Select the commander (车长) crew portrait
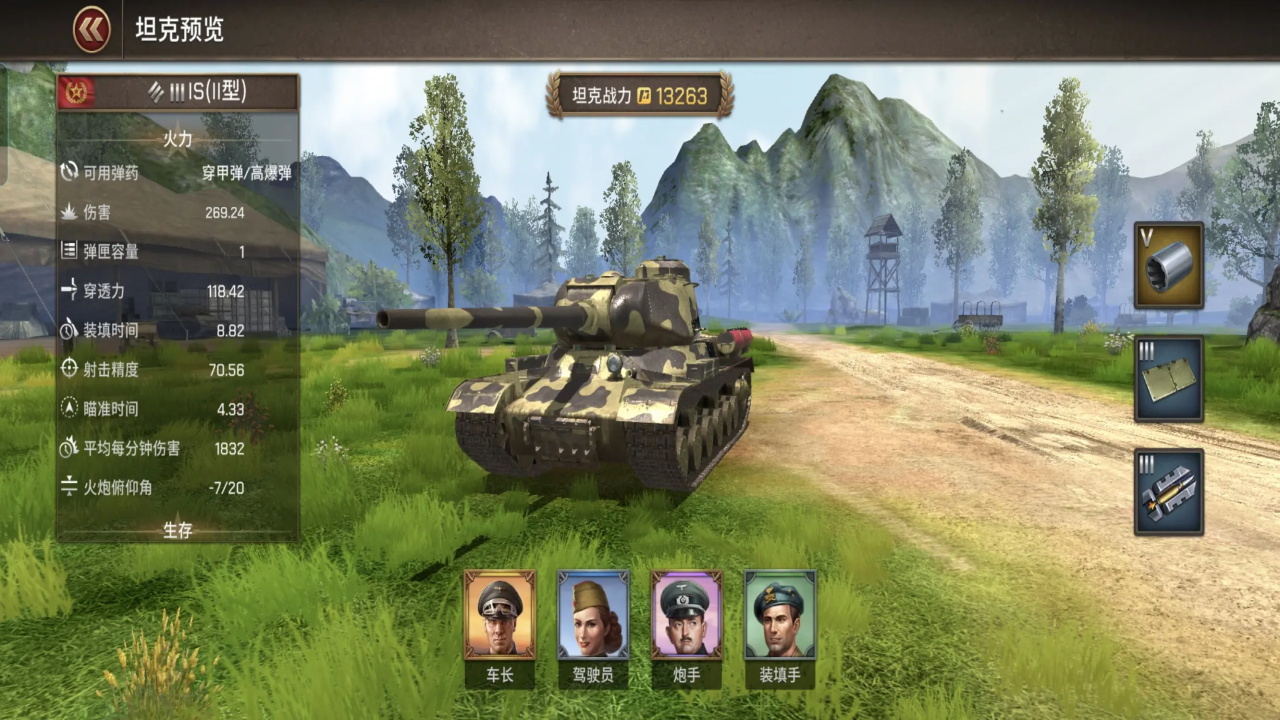The width and height of the screenshot is (1280, 720). click(x=499, y=614)
